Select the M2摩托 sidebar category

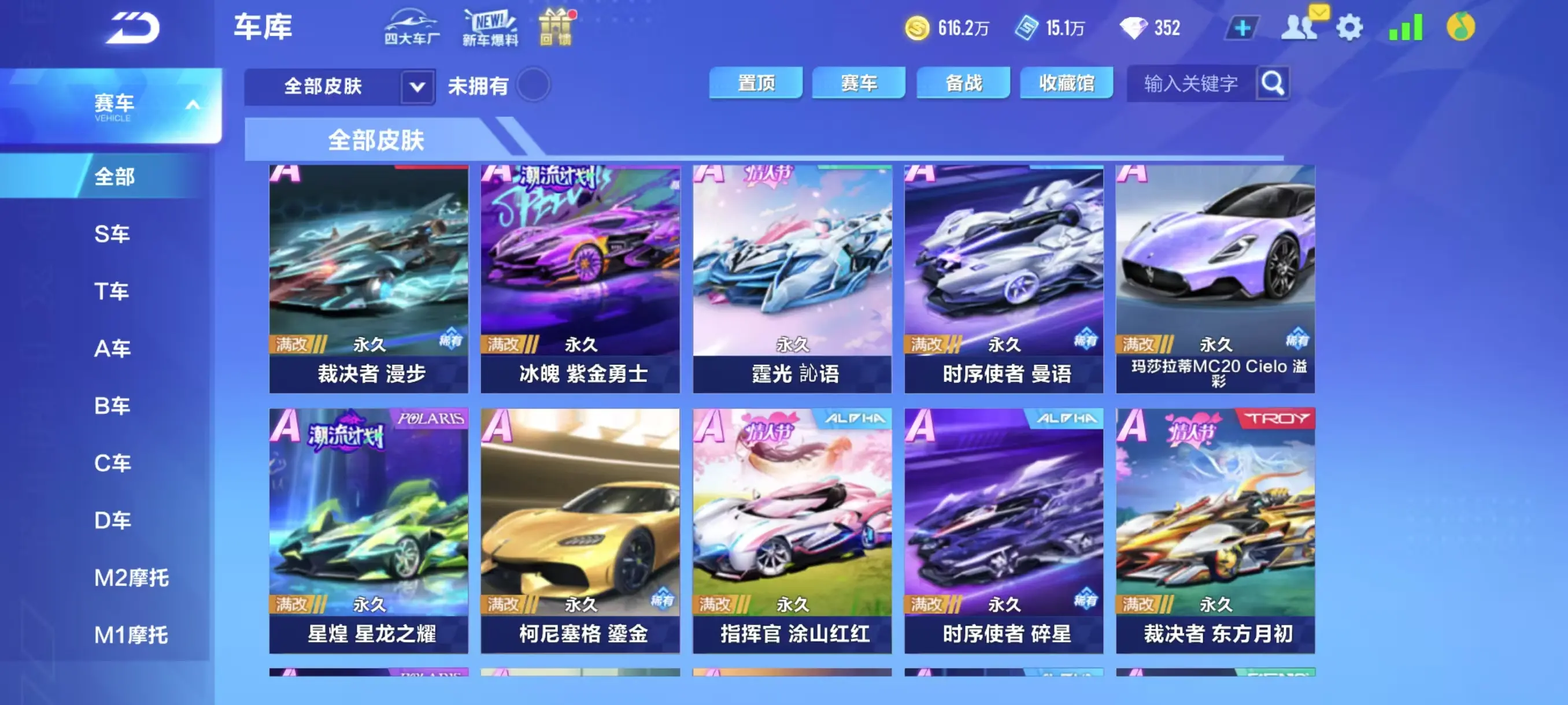point(130,578)
